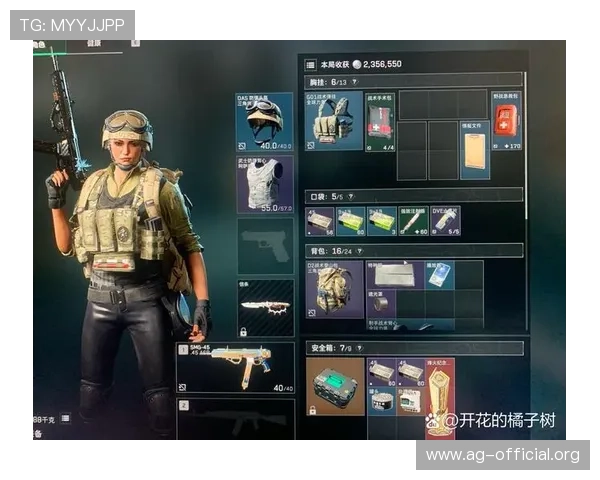Select the D2 tactical backpack
600x480 pixels.
tap(334, 290)
